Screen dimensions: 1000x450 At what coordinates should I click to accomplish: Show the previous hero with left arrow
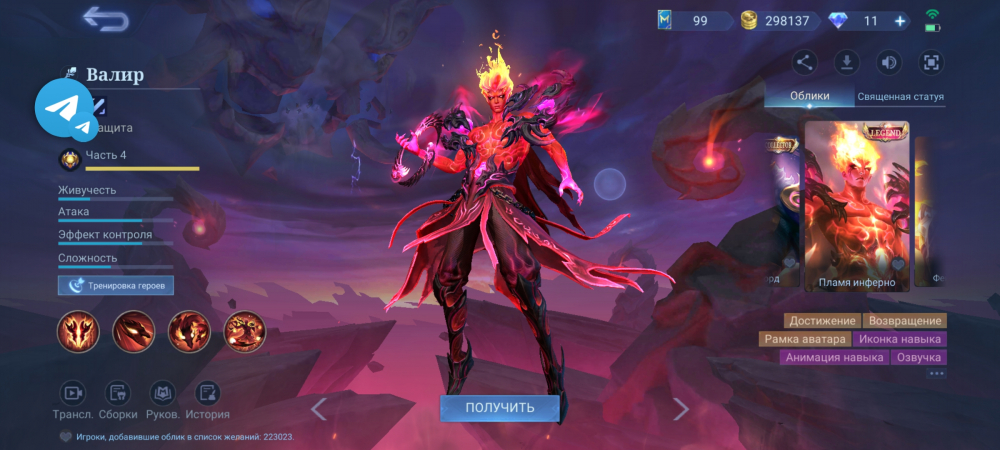pyautogui.click(x=319, y=408)
